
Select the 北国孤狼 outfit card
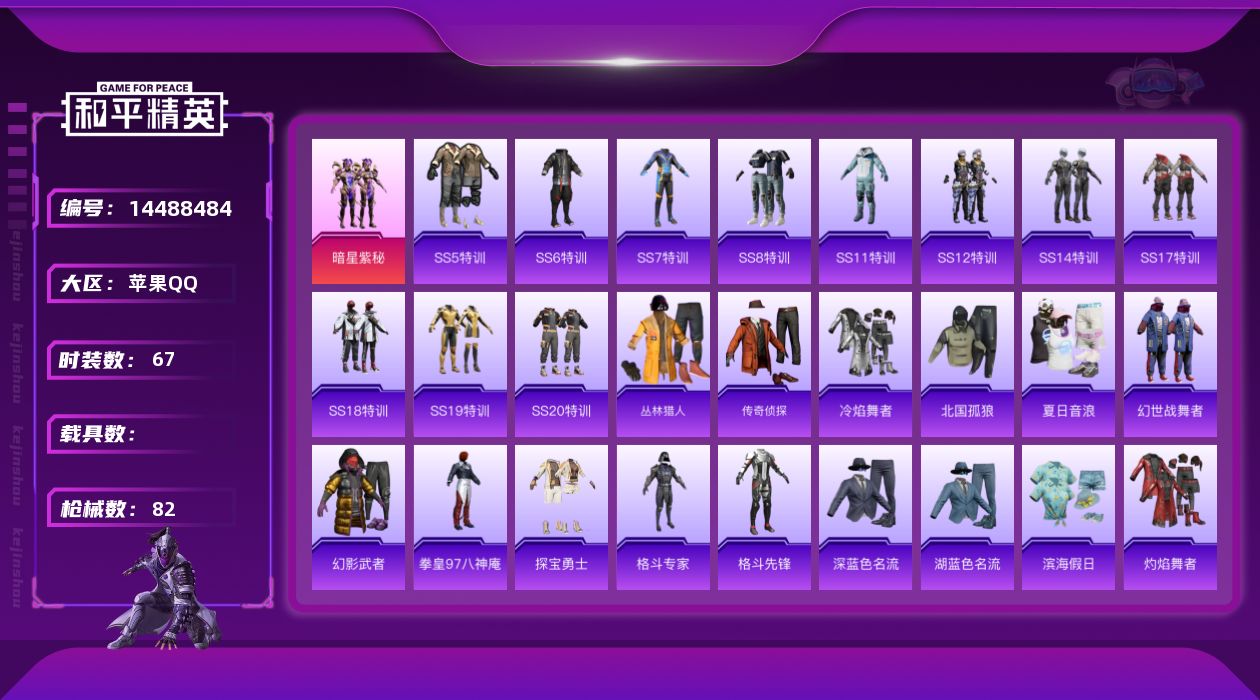[967, 363]
